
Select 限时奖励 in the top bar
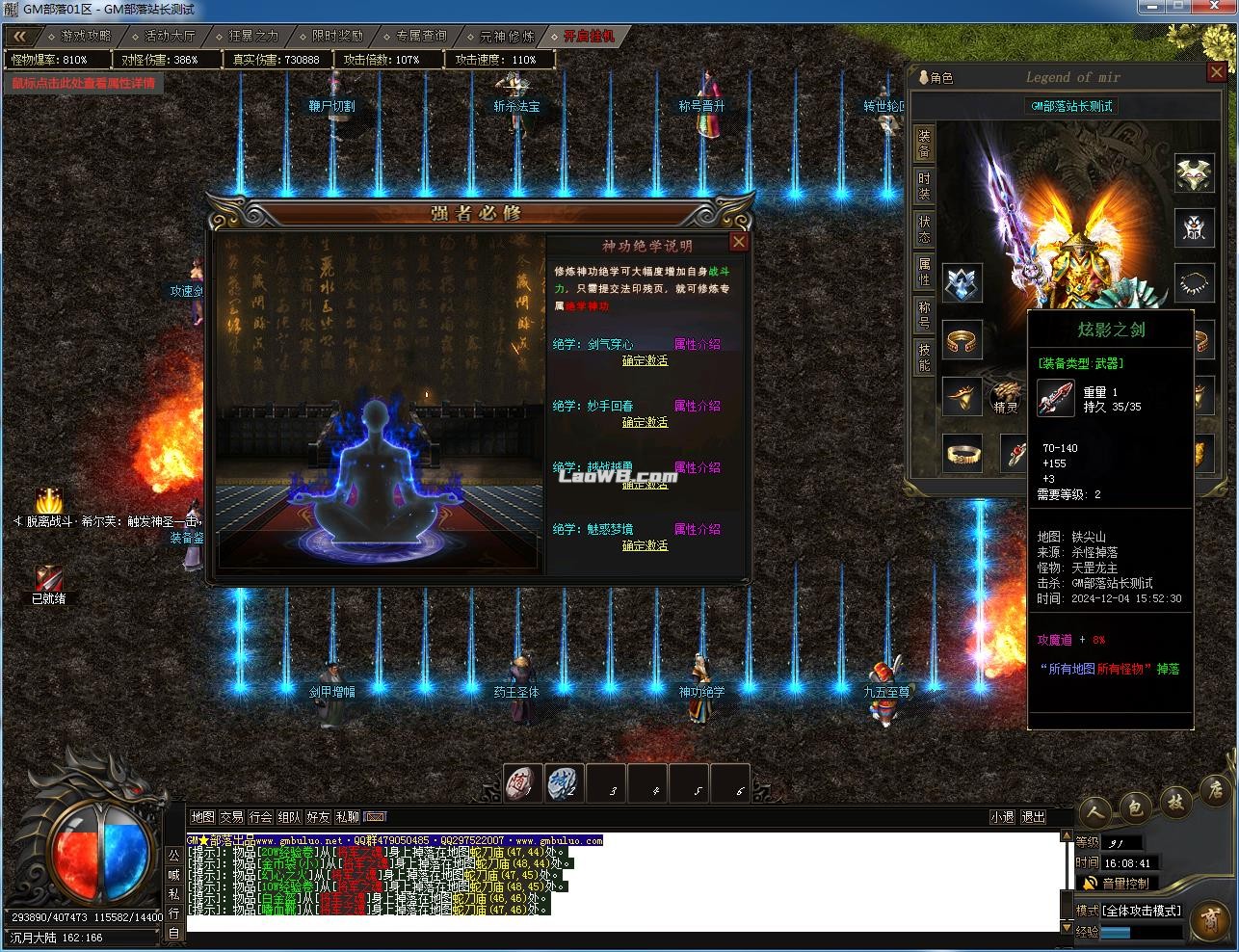[x=337, y=37]
